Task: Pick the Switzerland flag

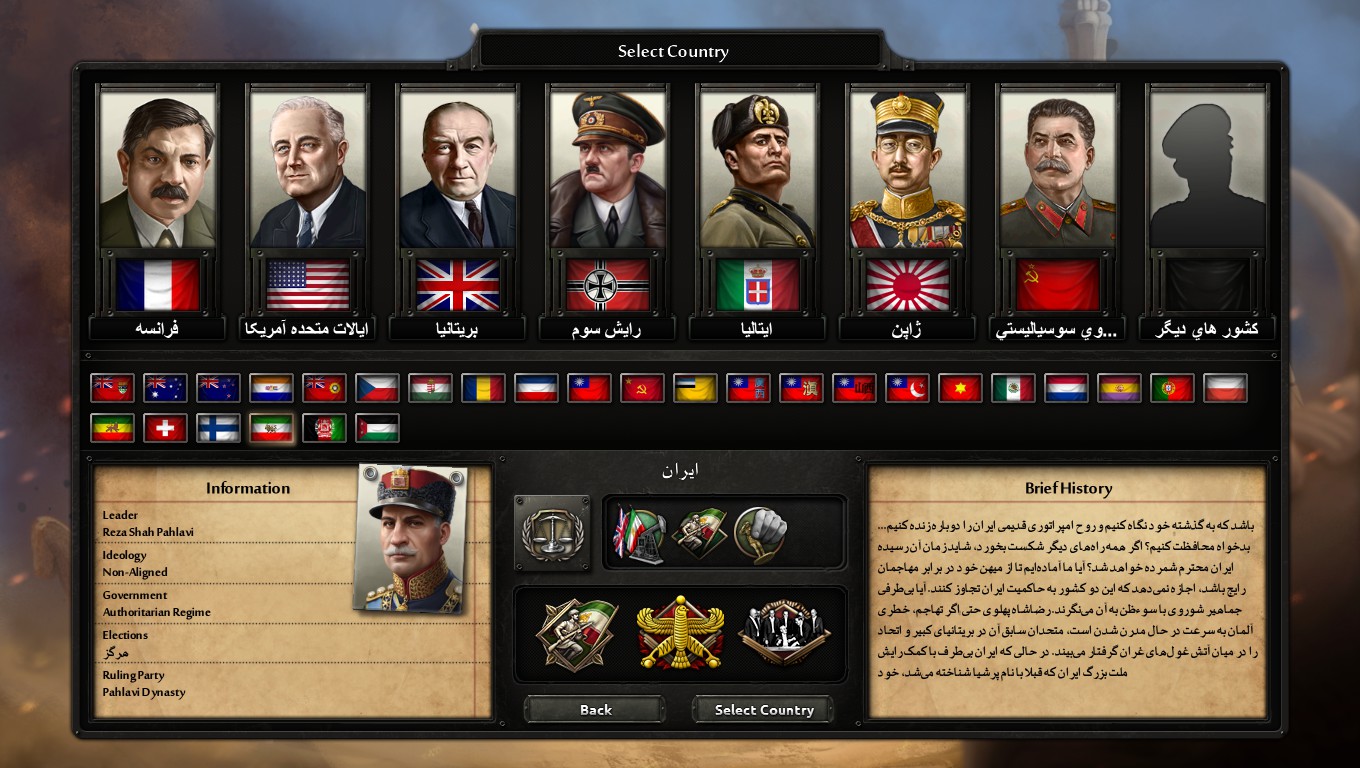Action: tap(165, 428)
